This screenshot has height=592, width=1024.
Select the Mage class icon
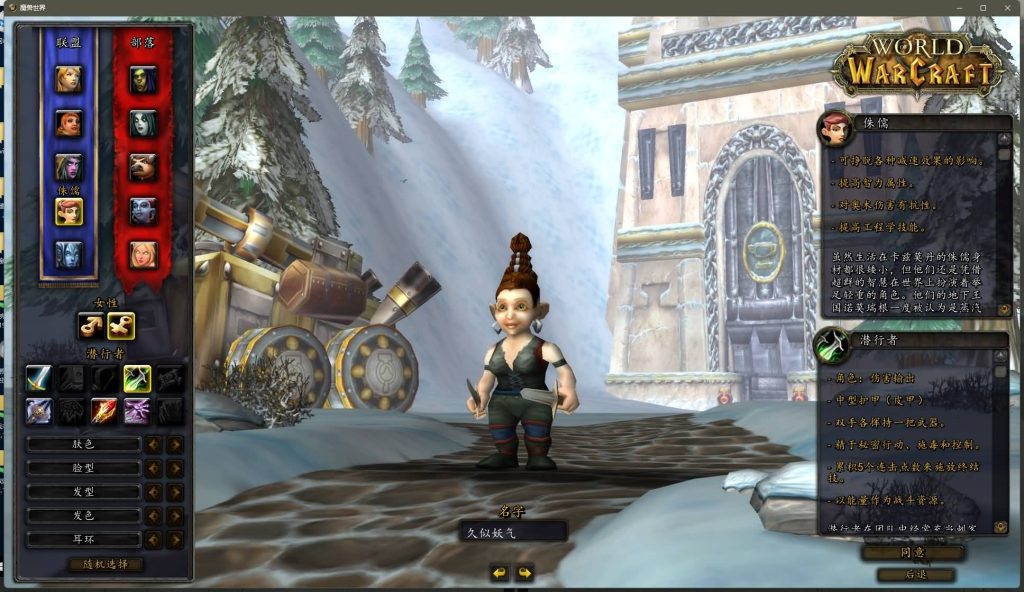(105, 410)
